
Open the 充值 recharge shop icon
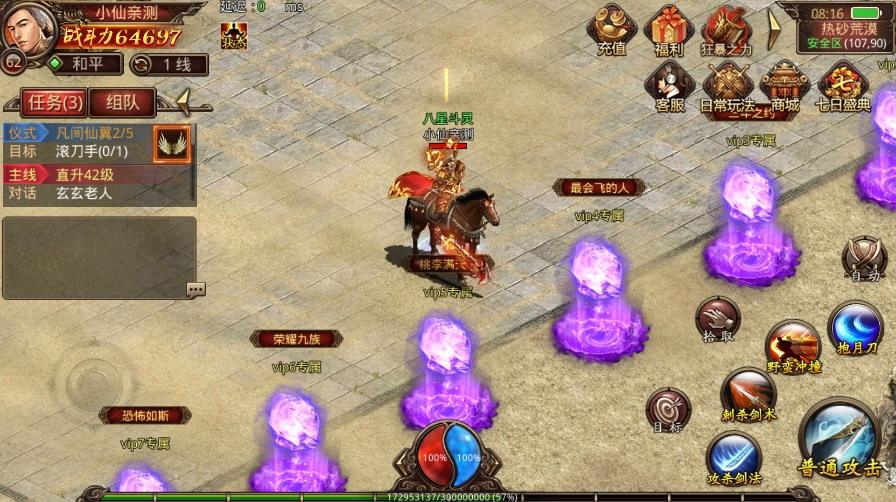pos(611,29)
